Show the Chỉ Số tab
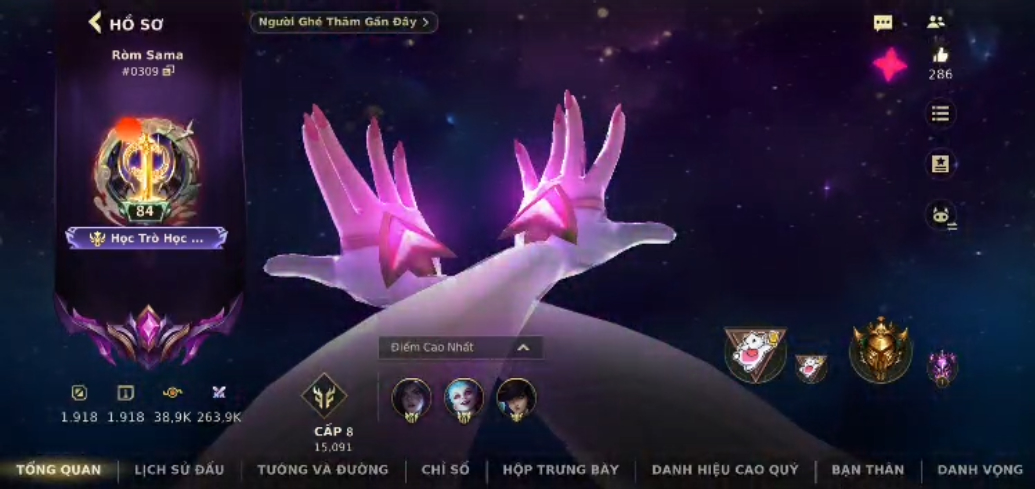Screen dimensions: 1035x489 pyautogui.click(x=445, y=469)
